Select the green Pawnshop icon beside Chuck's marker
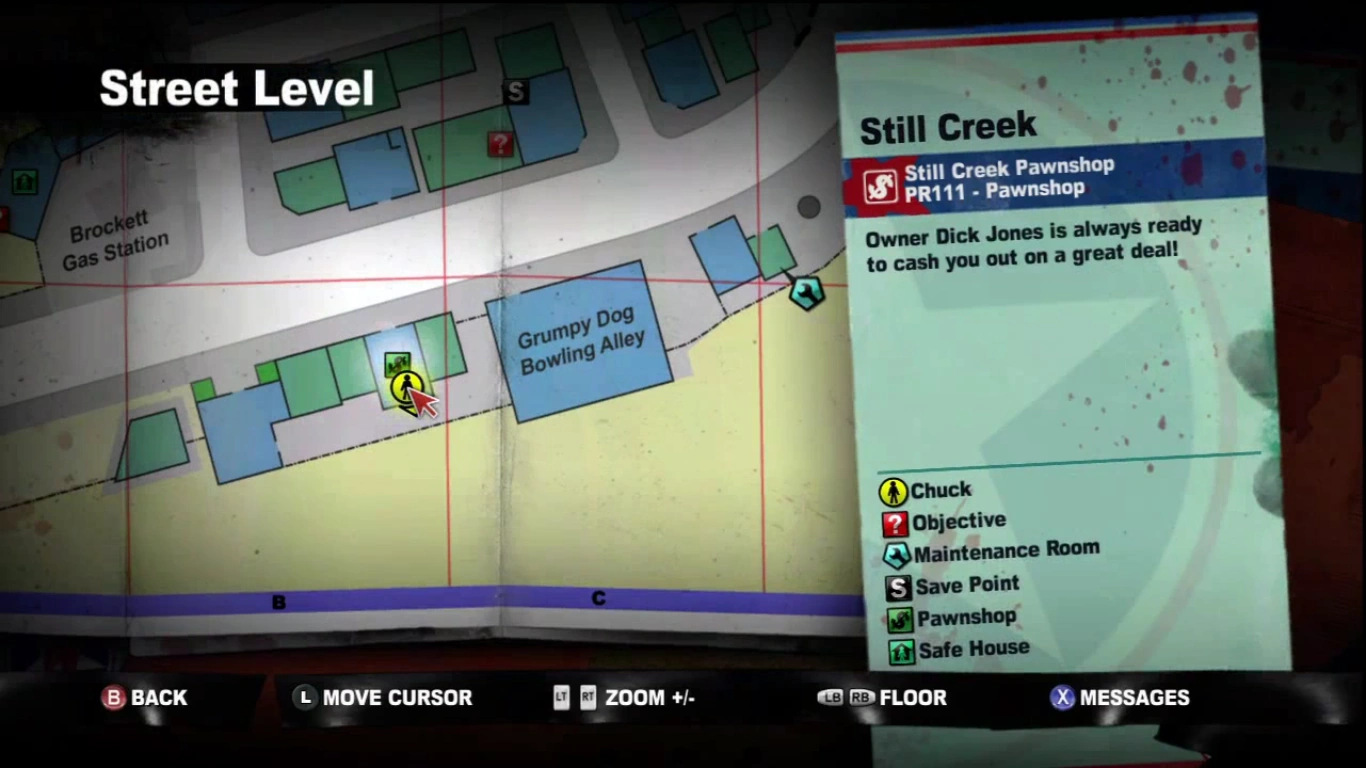The height and width of the screenshot is (768, 1366). pos(399,362)
